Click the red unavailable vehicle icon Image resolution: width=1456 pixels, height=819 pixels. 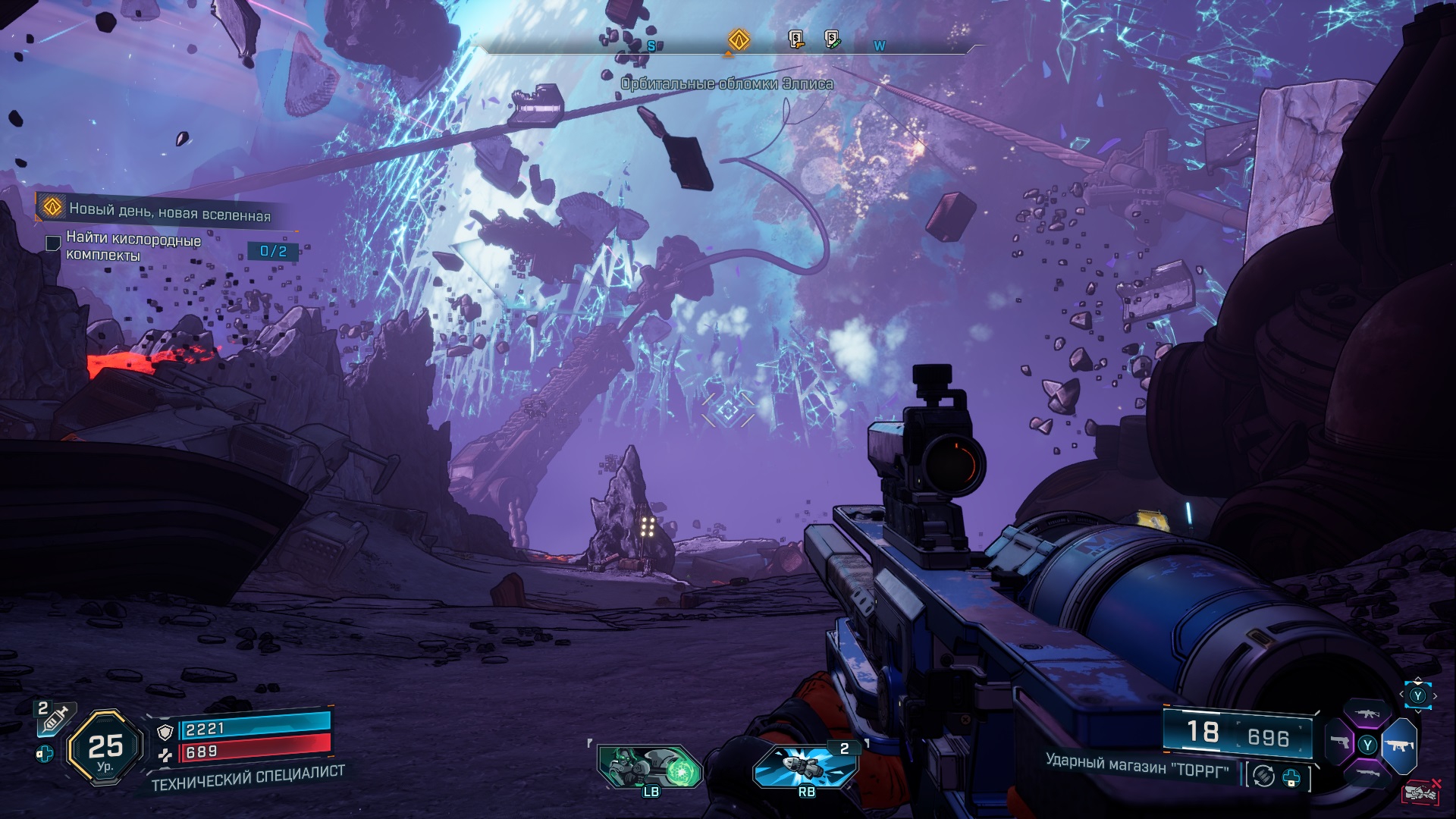point(1422,791)
